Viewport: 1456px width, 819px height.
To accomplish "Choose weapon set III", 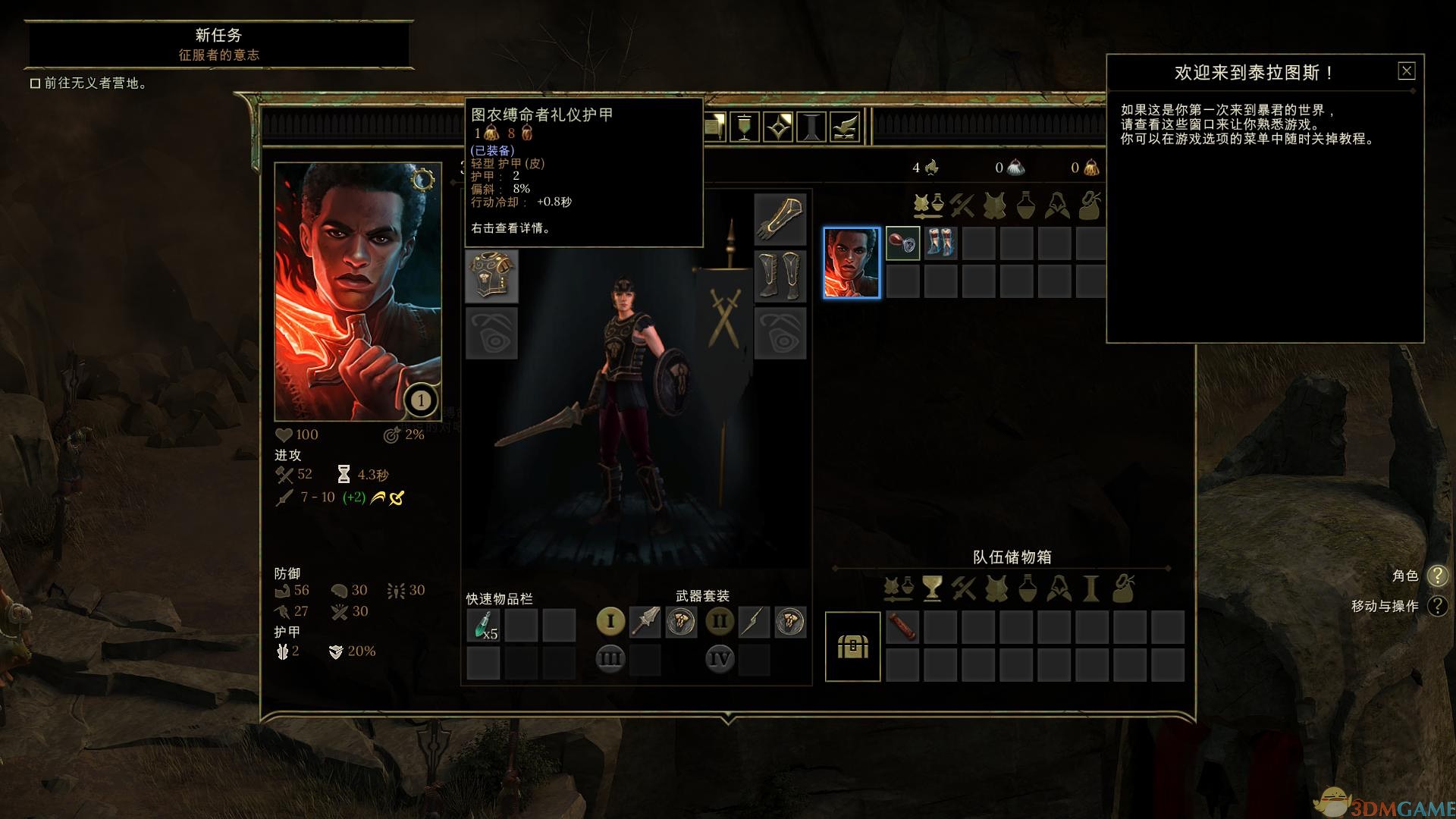I will click(610, 658).
